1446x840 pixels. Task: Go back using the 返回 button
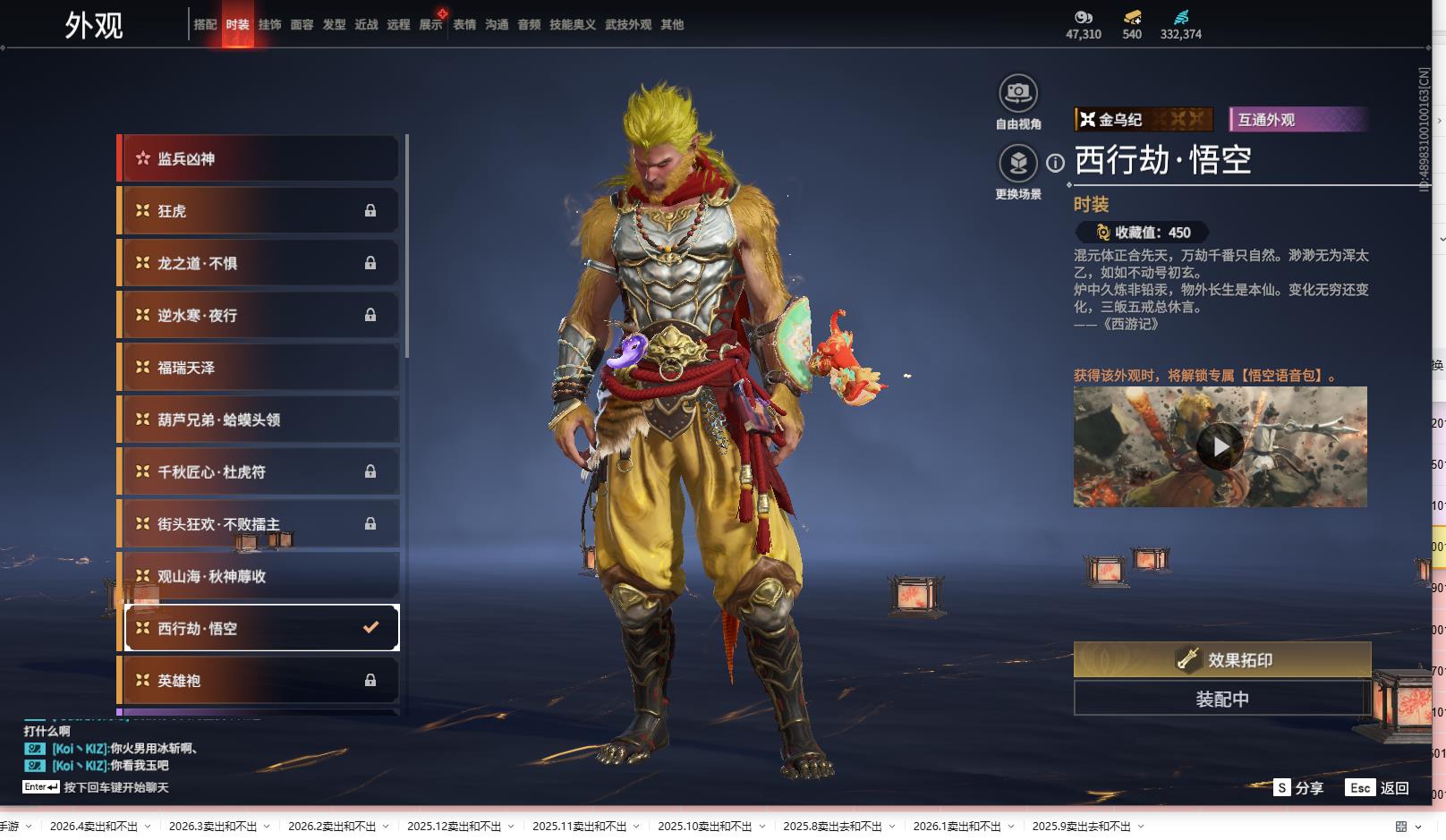point(1379,788)
